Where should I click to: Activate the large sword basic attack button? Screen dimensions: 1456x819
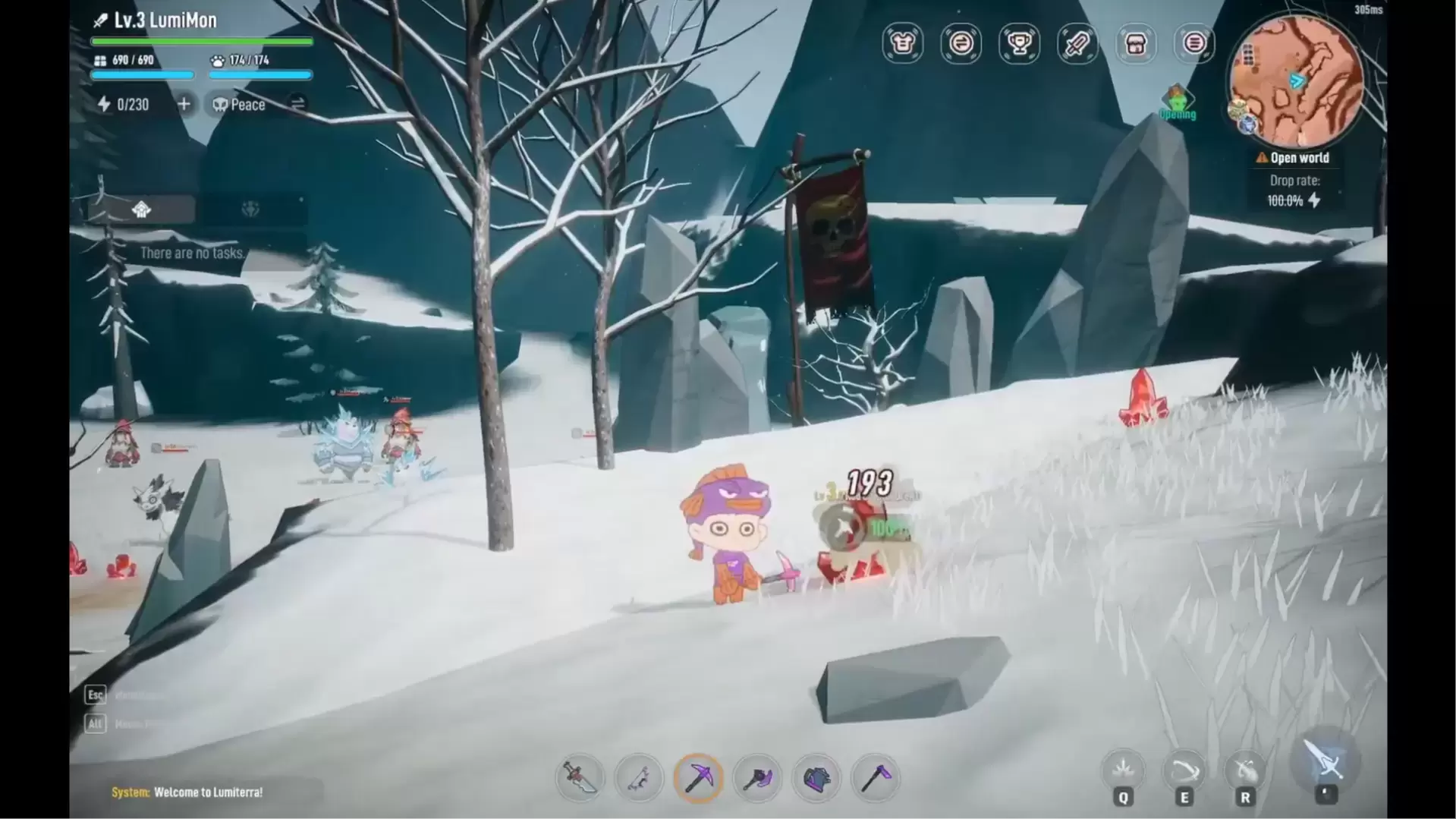[1325, 761]
